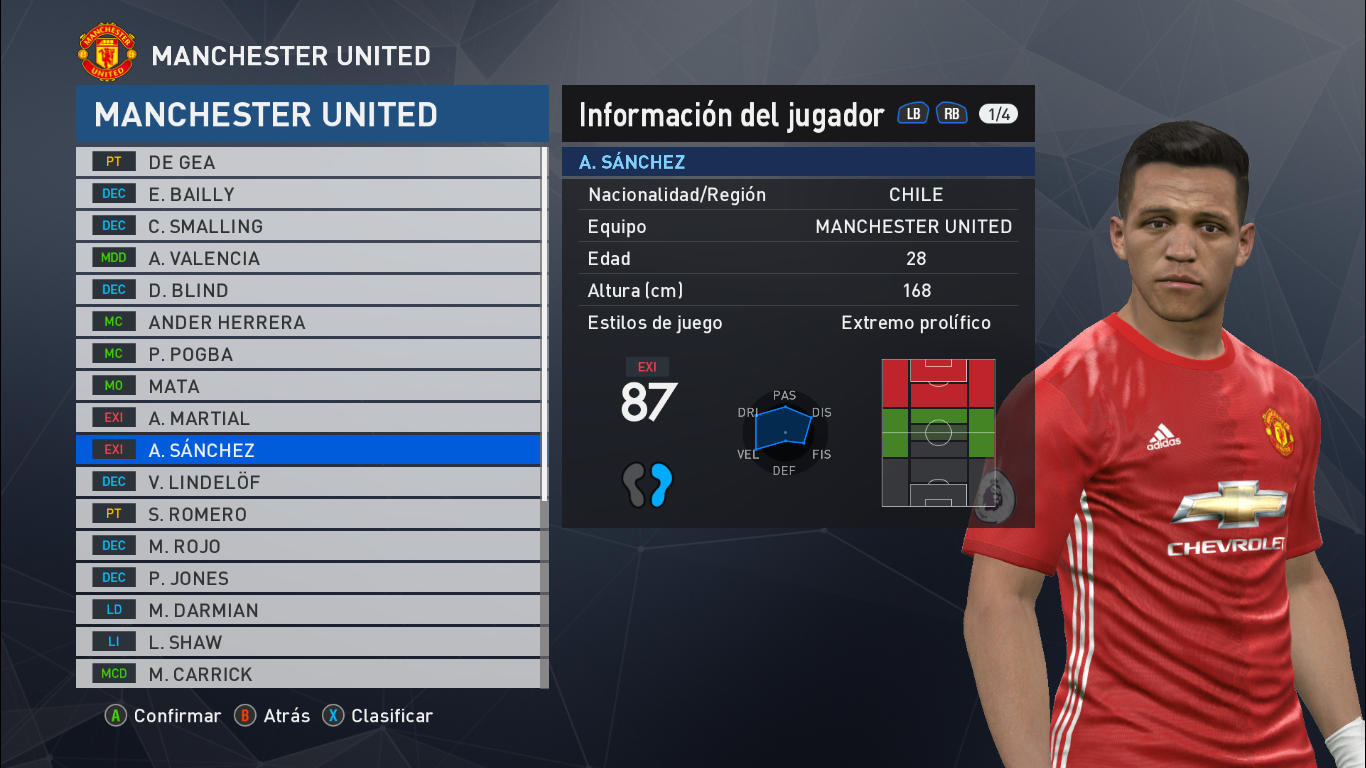Click the pitch position map graphic
Image resolution: width=1366 pixels, height=768 pixels.
(937, 432)
